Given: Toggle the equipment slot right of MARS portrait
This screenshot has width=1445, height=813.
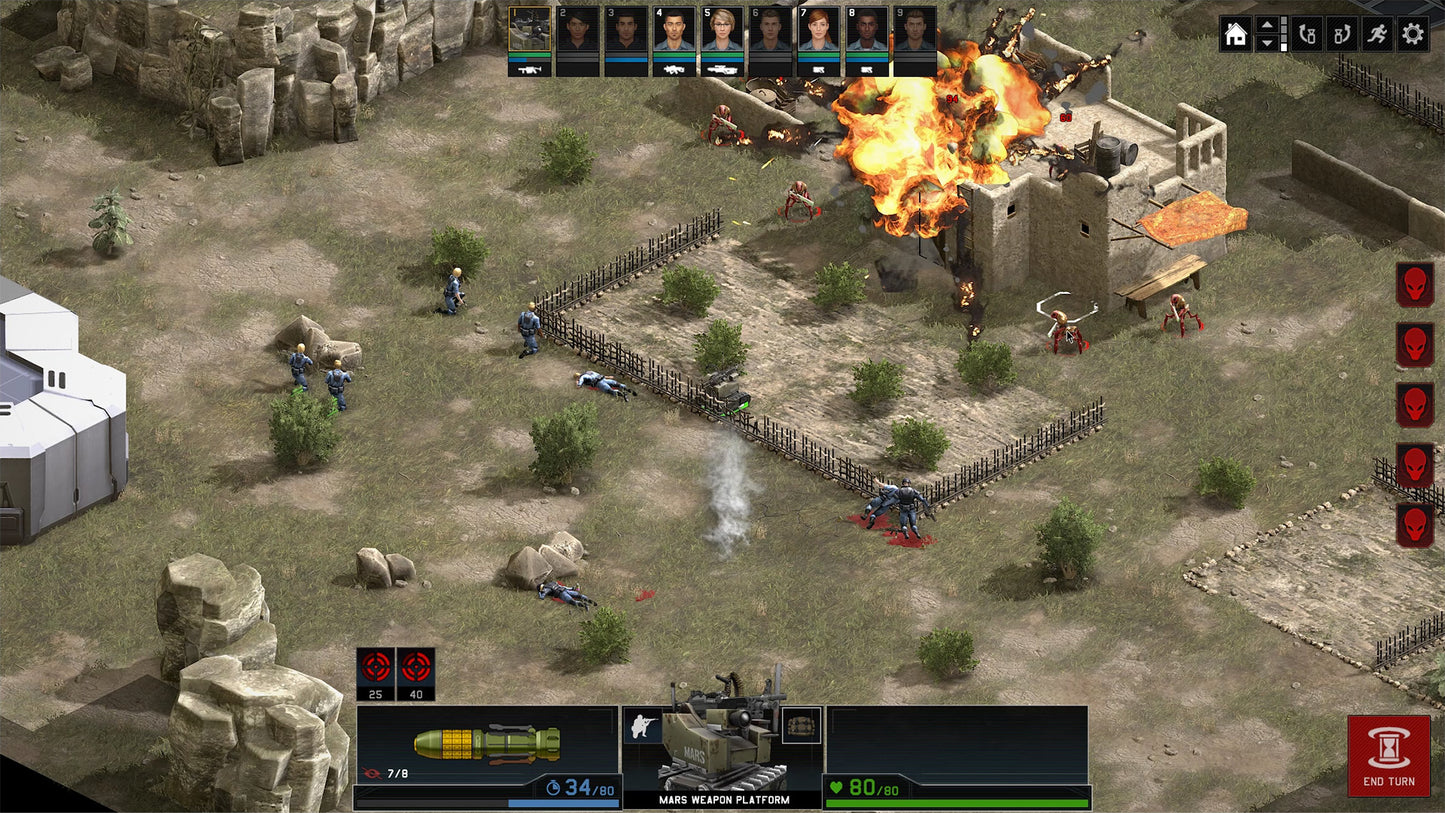Looking at the screenshot, I should 800,724.
